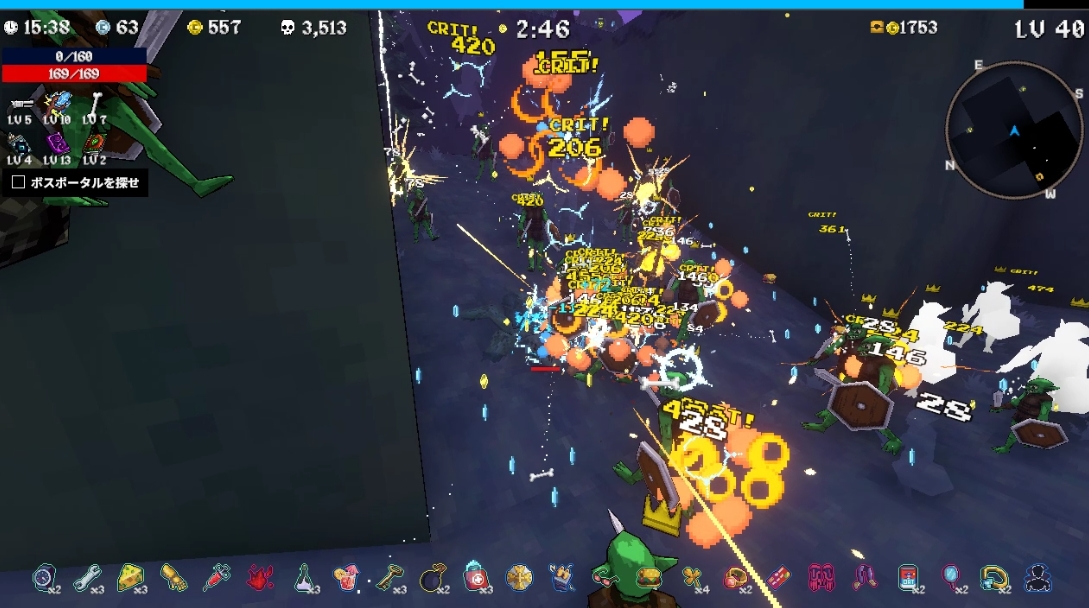
Task: Select the stopwatch item icon
Action: point(44,576)
